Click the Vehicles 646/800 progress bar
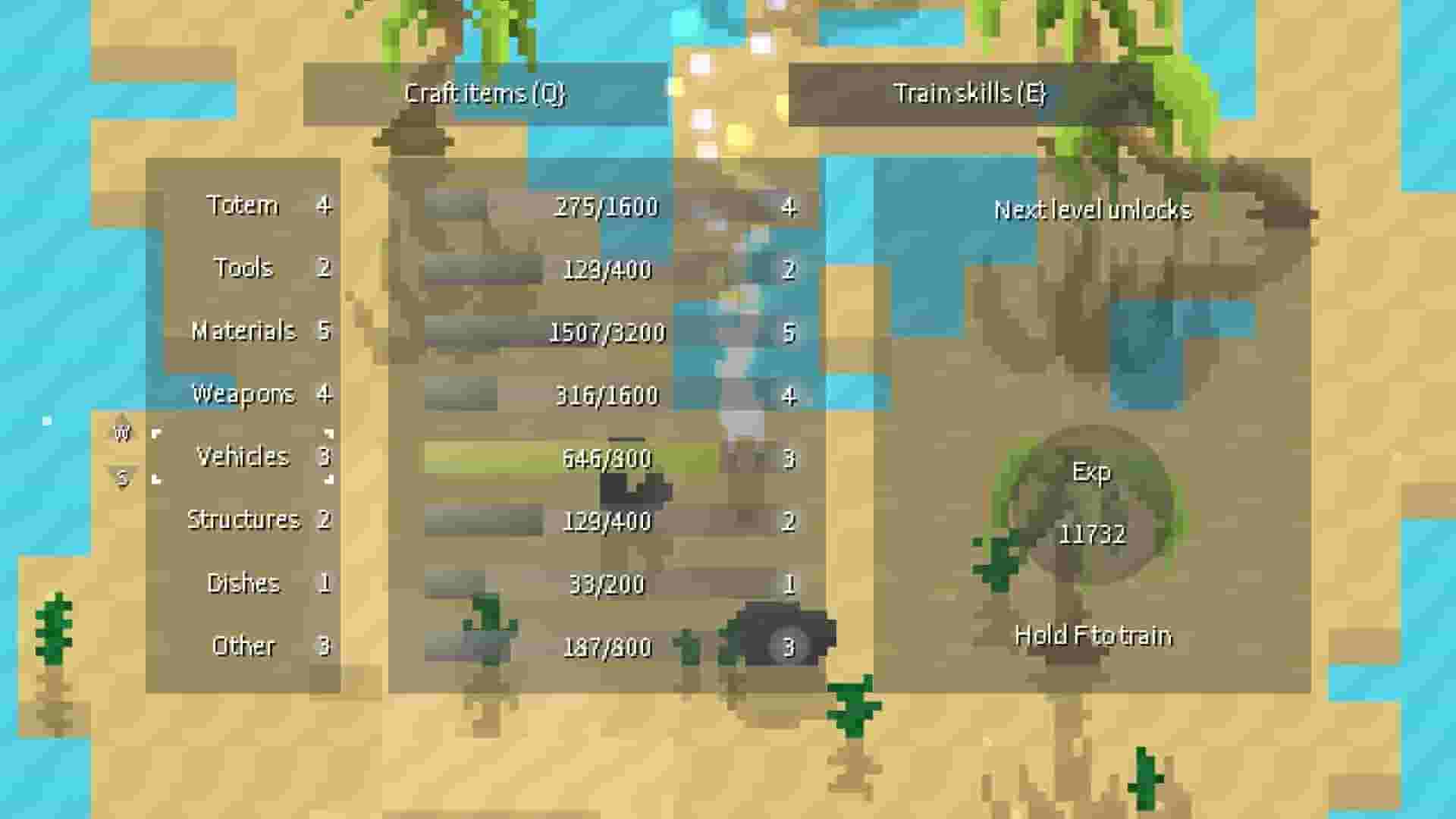Screen dimensions: 1456x819 tap(607, 457)
